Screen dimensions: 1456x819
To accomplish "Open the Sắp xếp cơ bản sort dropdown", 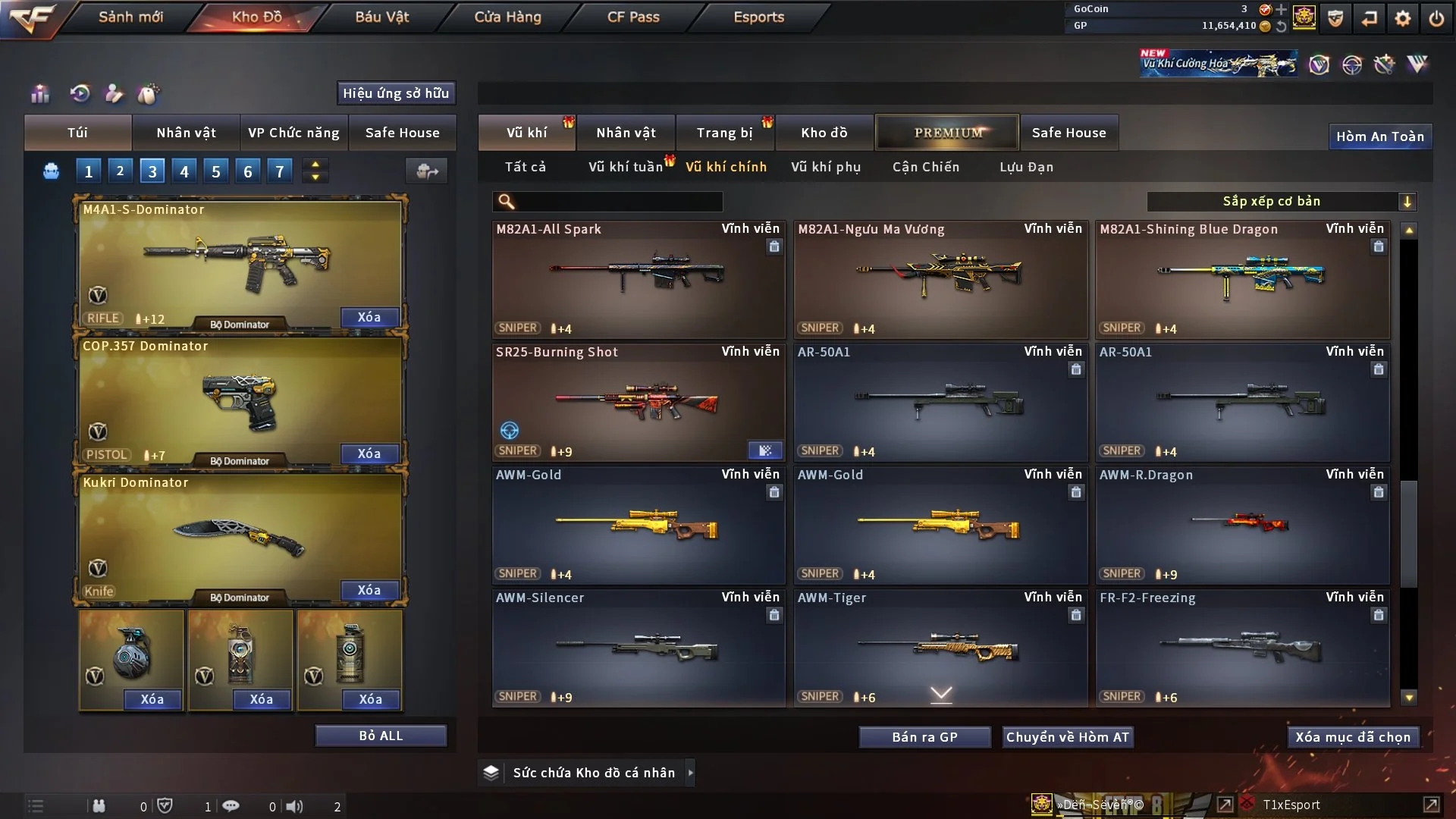I will 1281,201.
